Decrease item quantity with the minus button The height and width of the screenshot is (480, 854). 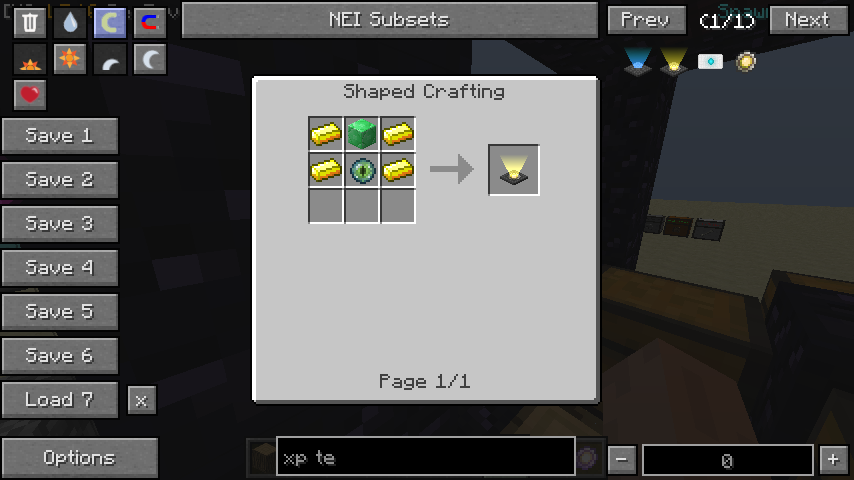[622, 460]
